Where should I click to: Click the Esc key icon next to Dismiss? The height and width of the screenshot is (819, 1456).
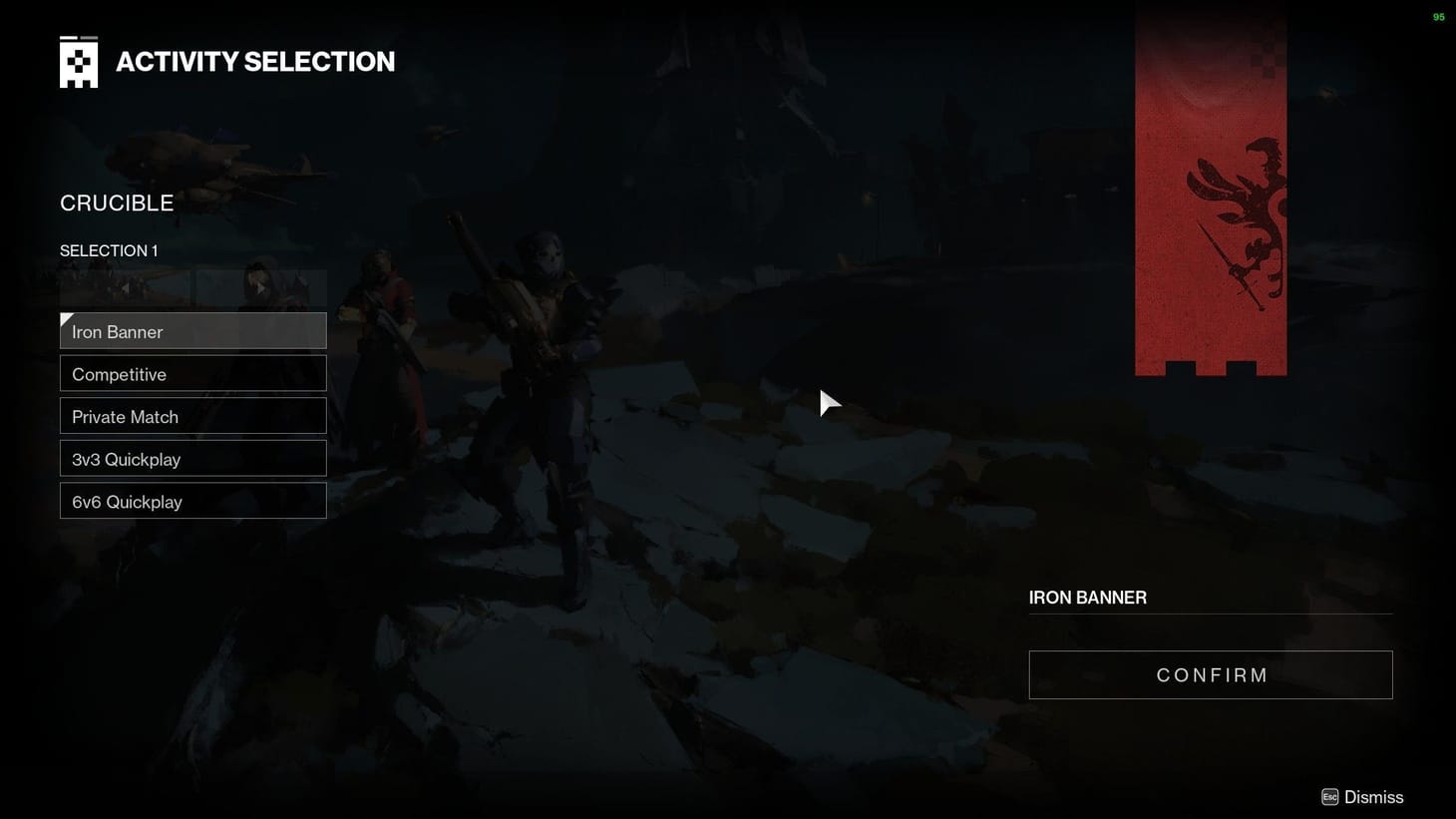[x=1329, y=796]
